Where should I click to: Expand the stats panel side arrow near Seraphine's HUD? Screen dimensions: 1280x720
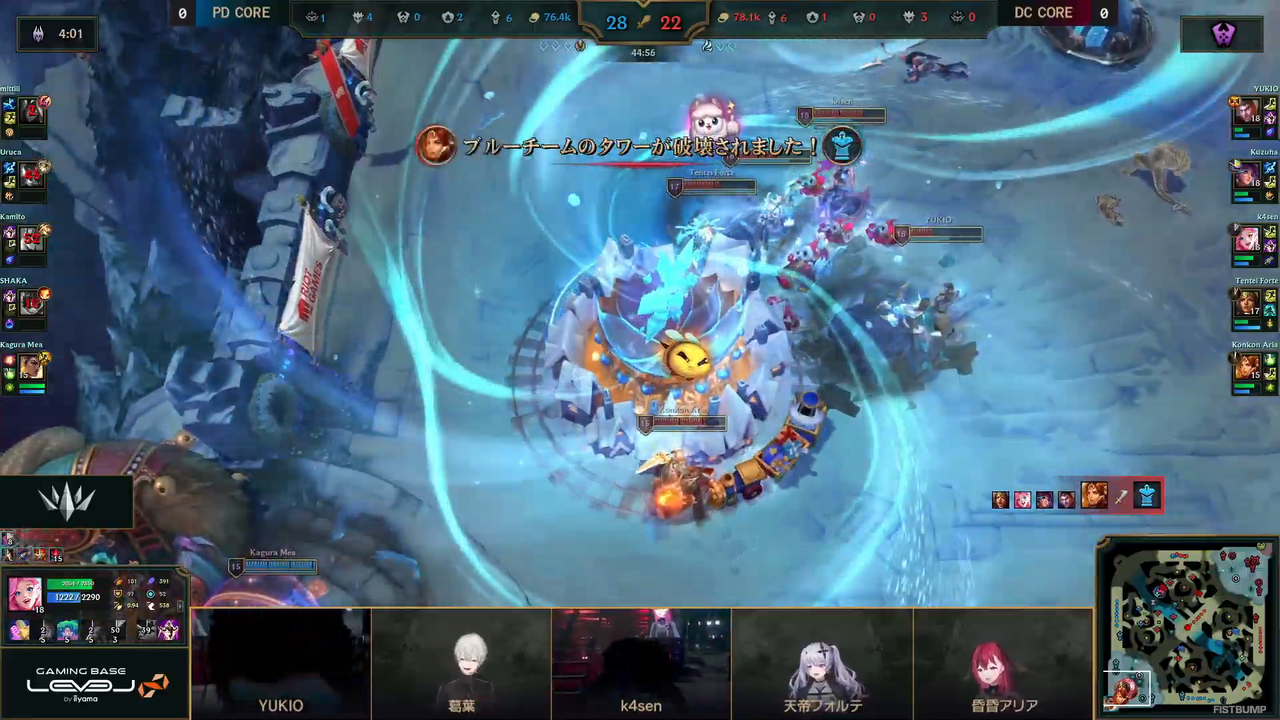point(180,606)
